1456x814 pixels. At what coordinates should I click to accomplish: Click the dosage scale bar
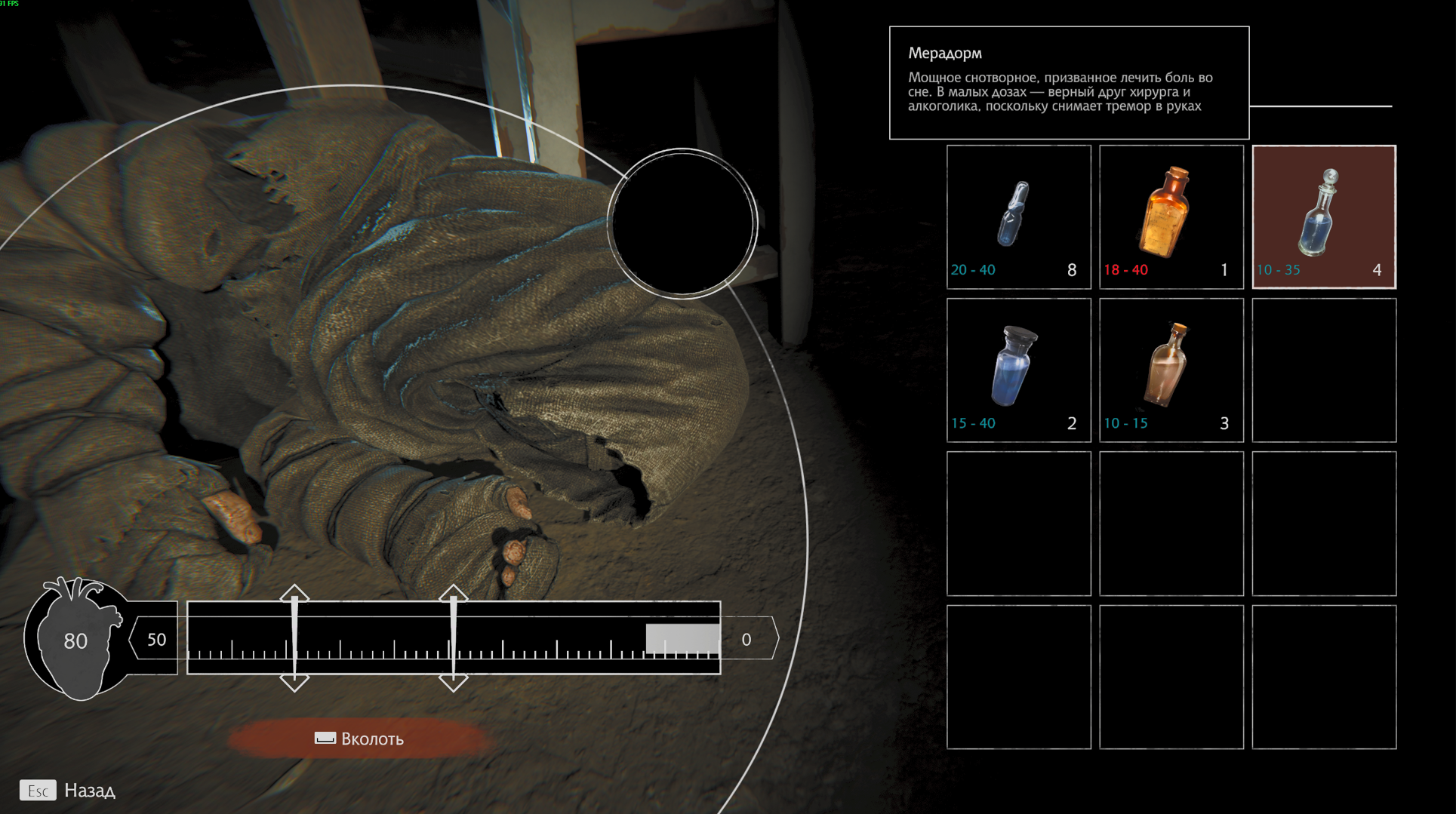click(454, 638)
